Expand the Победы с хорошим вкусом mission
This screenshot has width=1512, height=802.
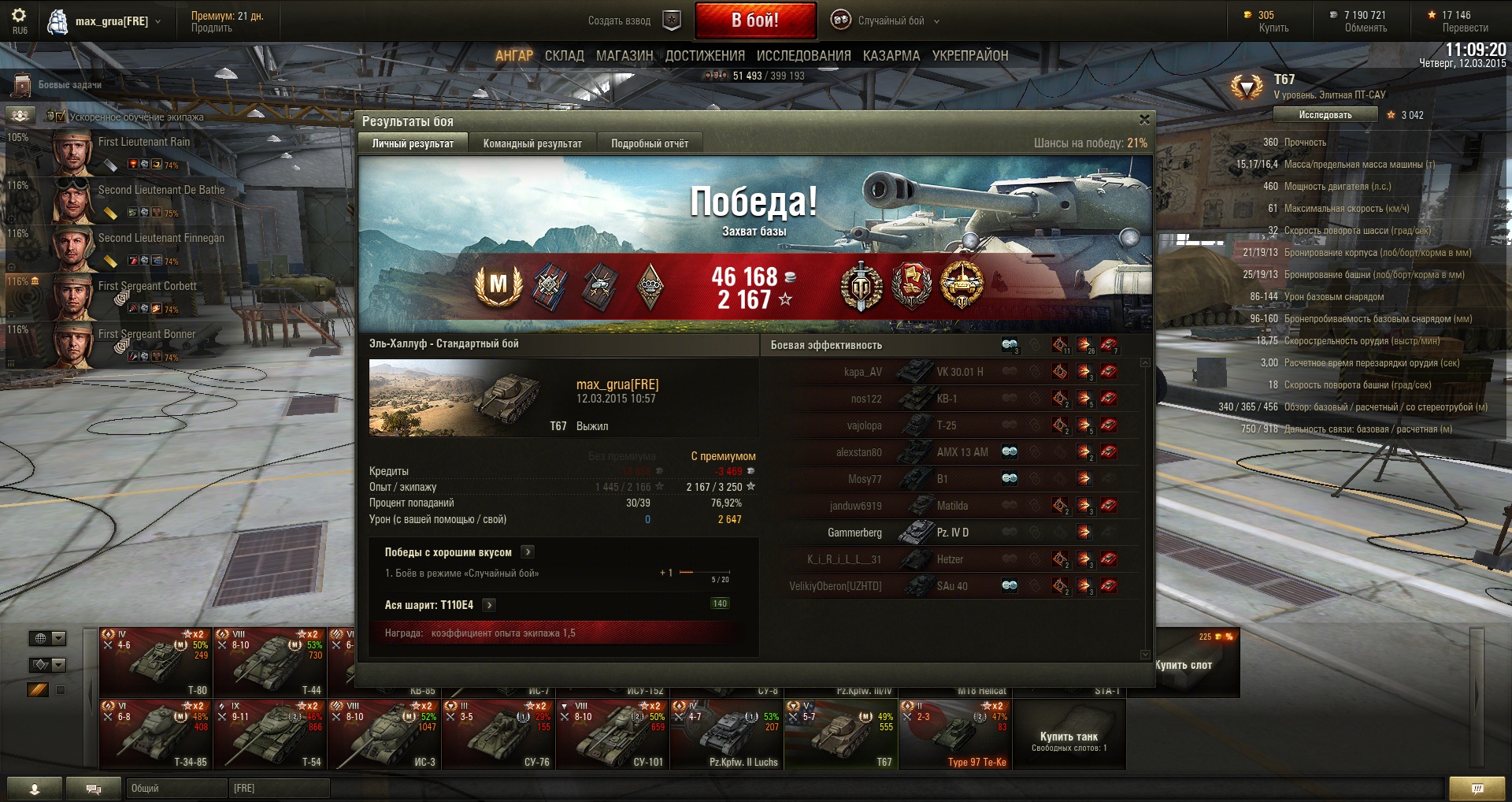(528, 552)
